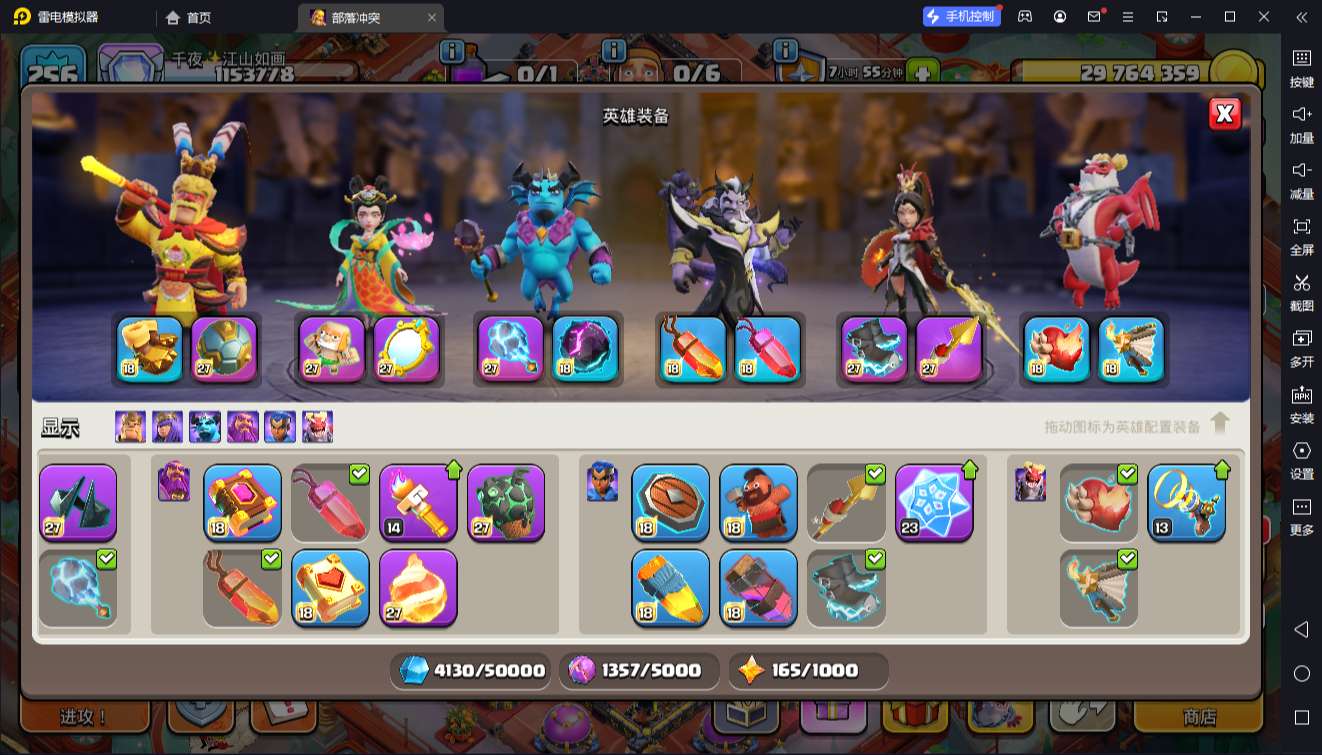Select the equipped healer puppet slot
Screen dimensions: 1322x755
(x=332, y=350)
